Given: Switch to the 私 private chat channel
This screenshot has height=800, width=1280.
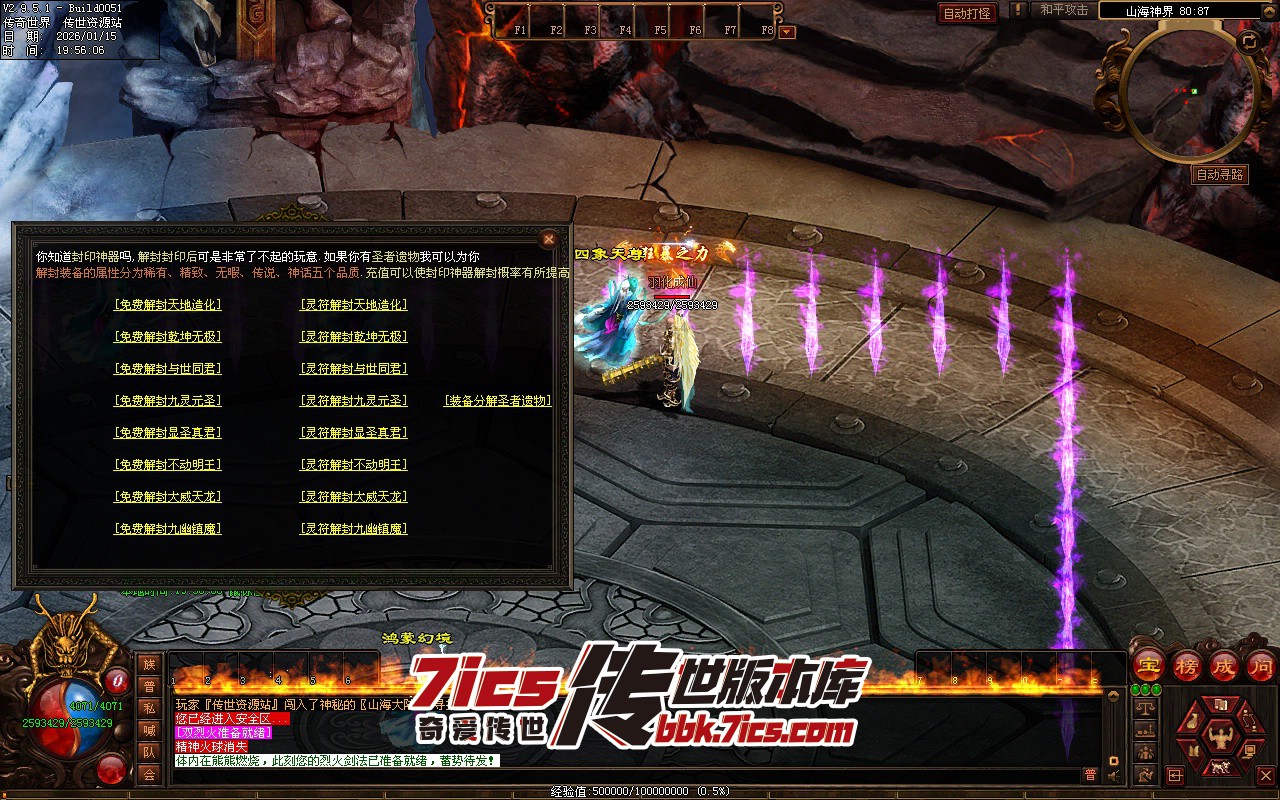Looking at the screenshot, I should pos(149,709).
